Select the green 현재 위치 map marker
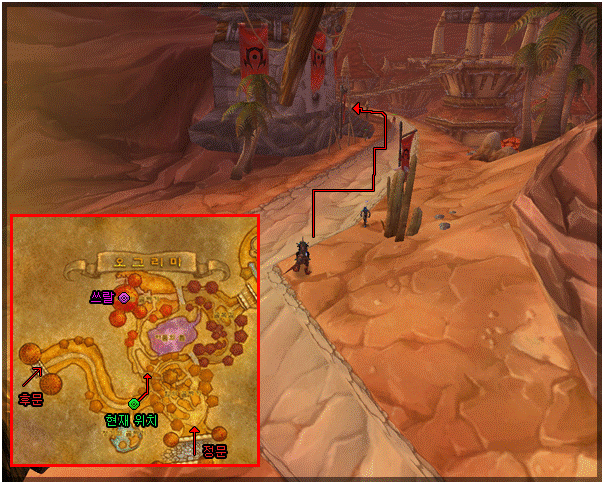604x484 pixels. point(133,403)
